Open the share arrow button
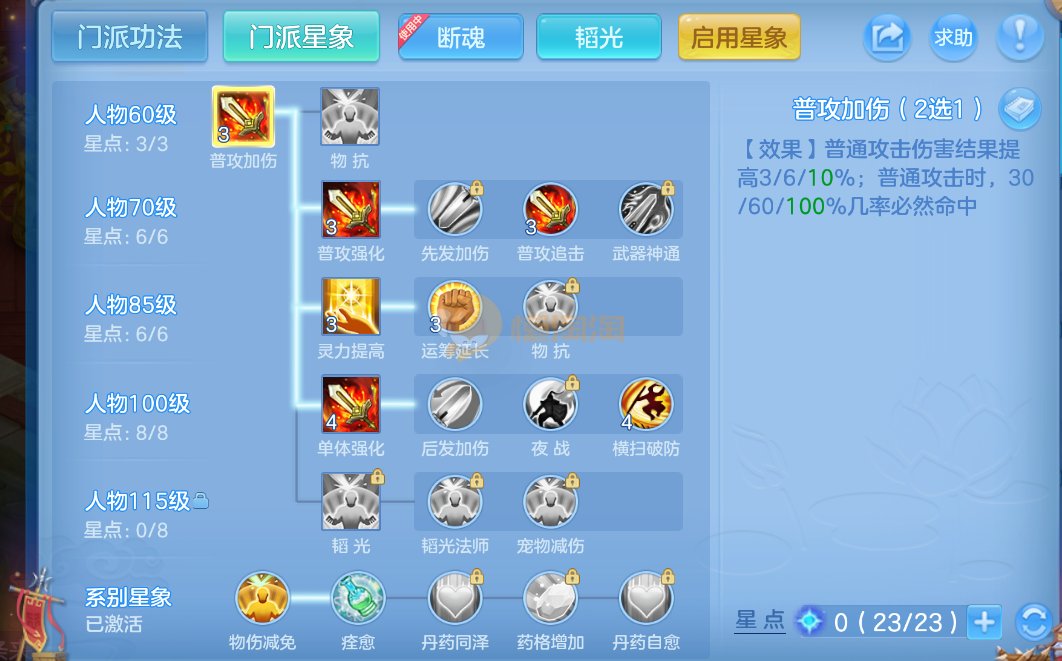This screenshot has height=661, width=1062. (x=887, y=38)
